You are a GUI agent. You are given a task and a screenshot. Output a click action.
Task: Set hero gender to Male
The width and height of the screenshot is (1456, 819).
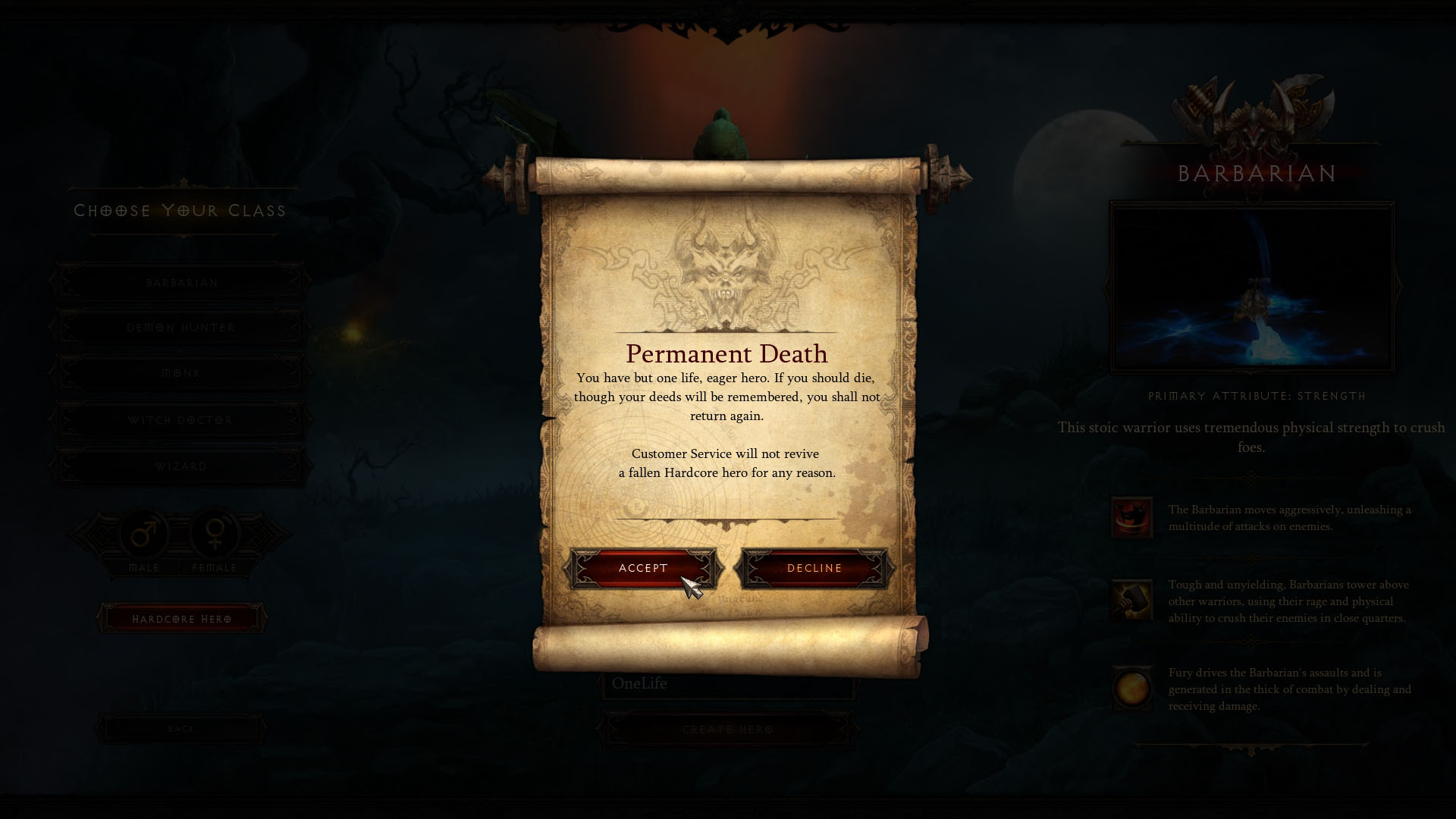click(144, 535)
